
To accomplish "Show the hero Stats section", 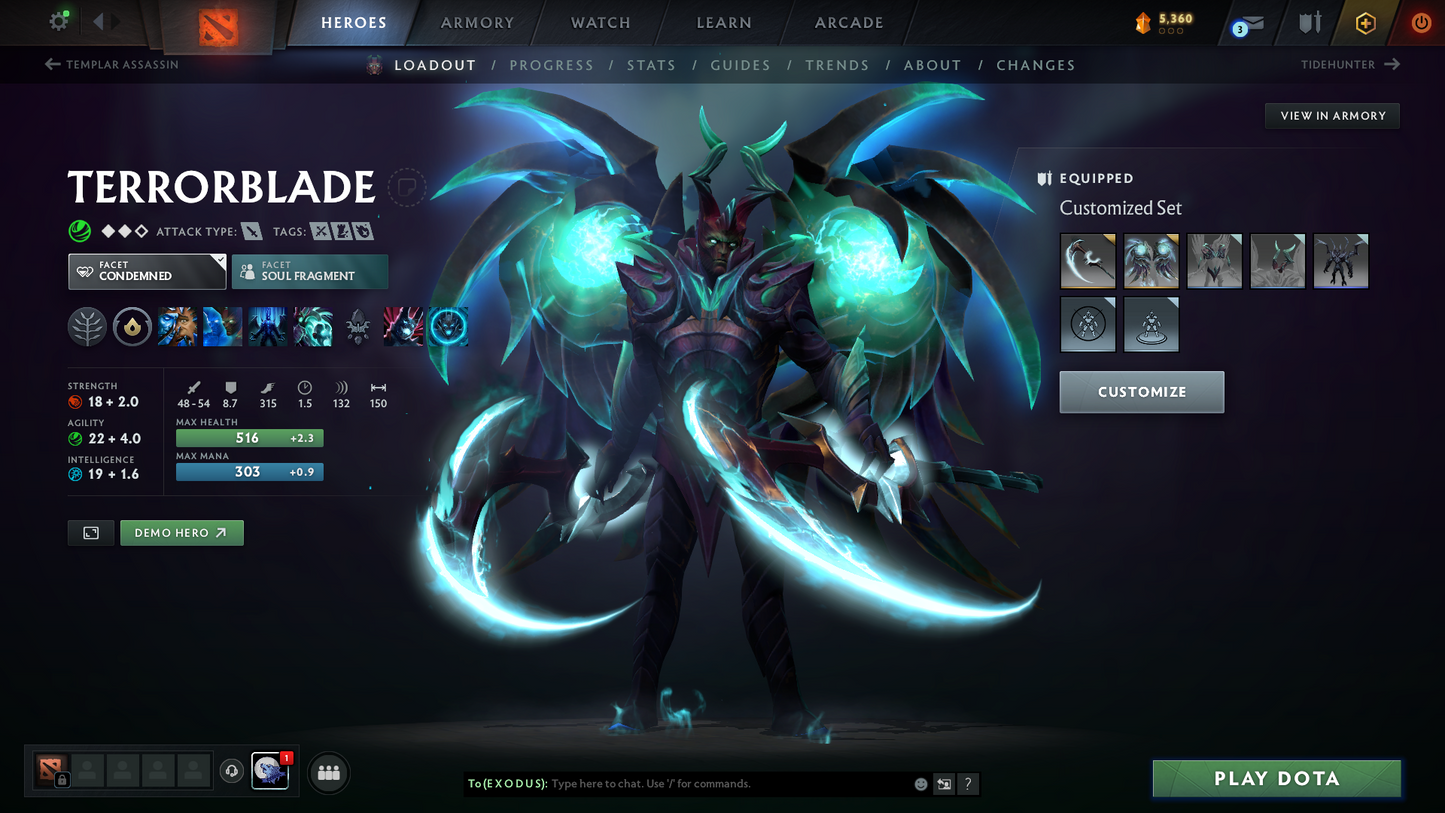I will coord(651,65).
